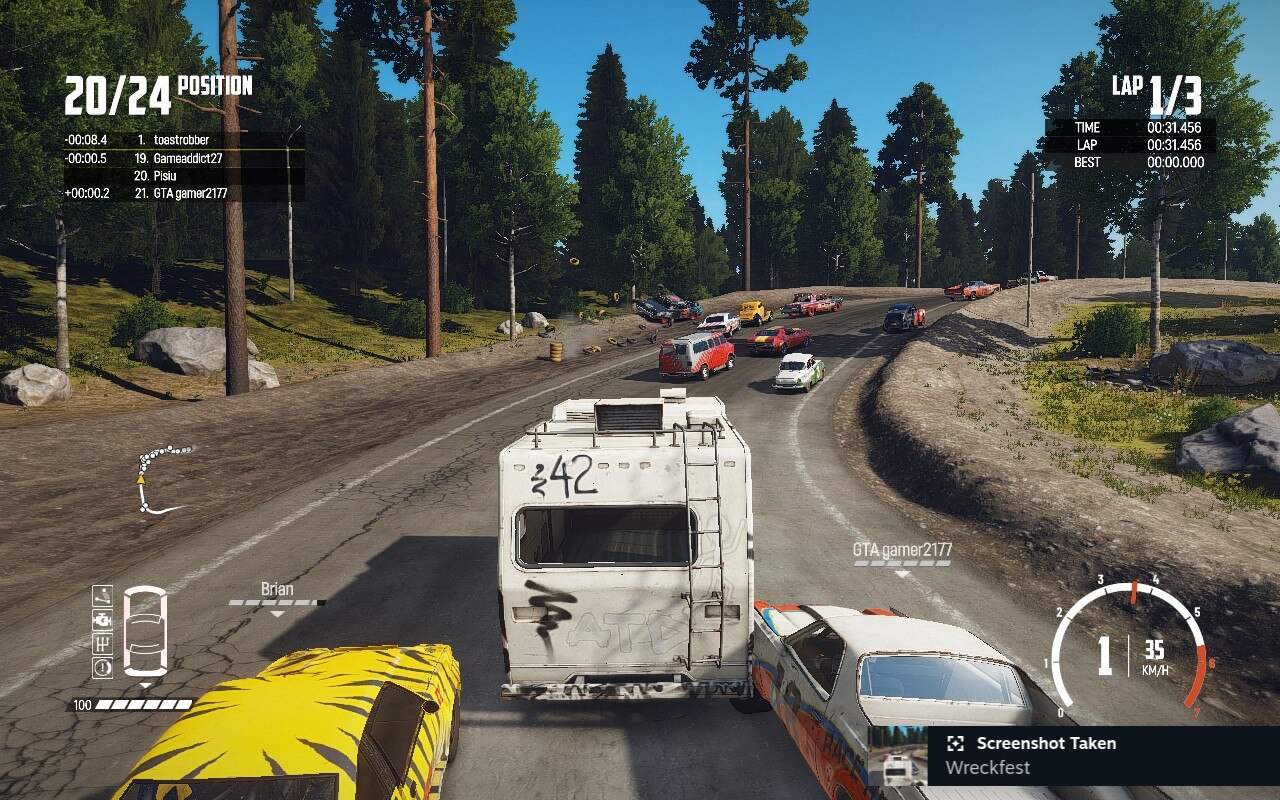Select the suspension damage icon
1280x800 pixels.
(x=102, y=596)
